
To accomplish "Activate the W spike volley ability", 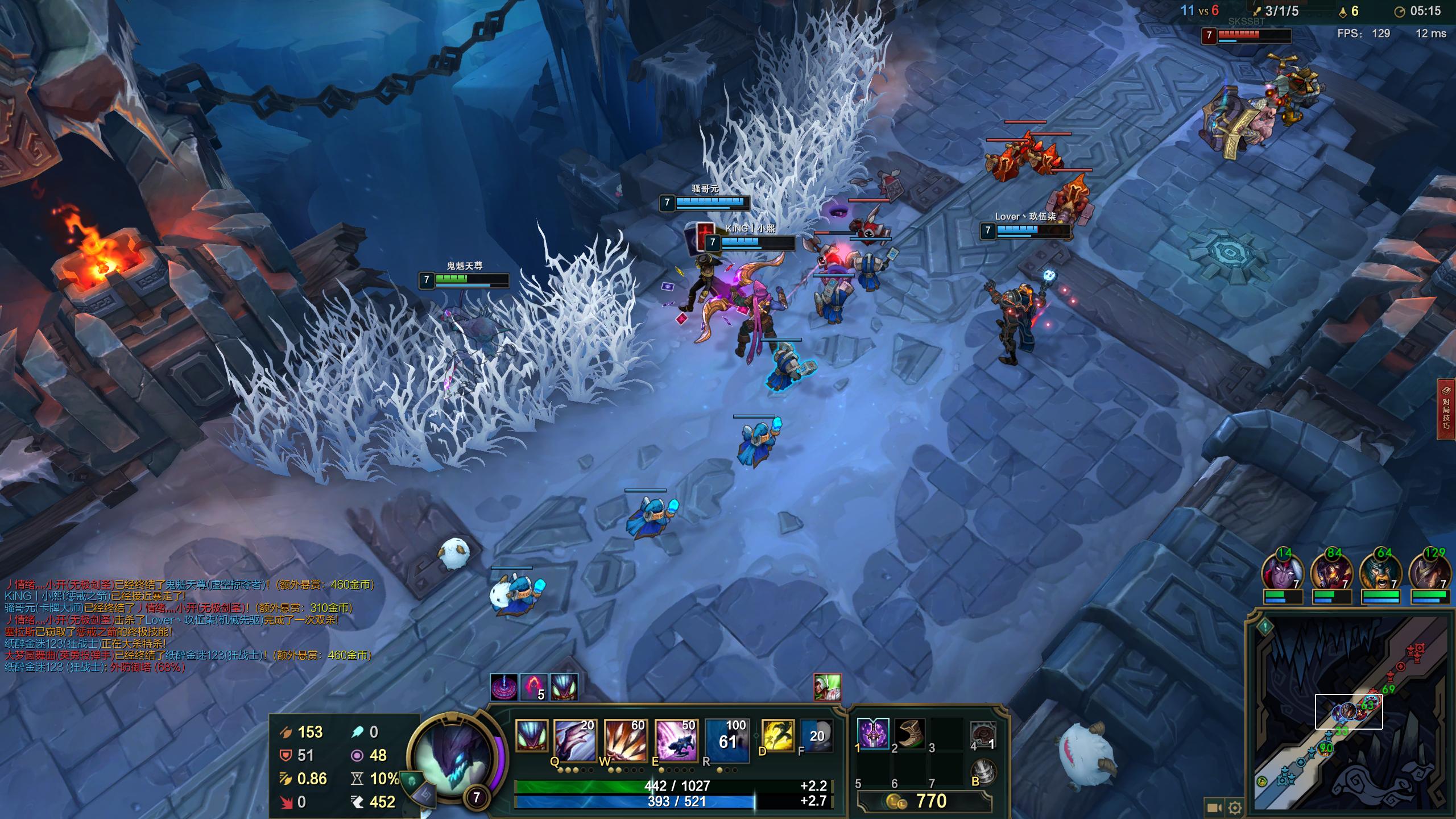I will (624, 739).
